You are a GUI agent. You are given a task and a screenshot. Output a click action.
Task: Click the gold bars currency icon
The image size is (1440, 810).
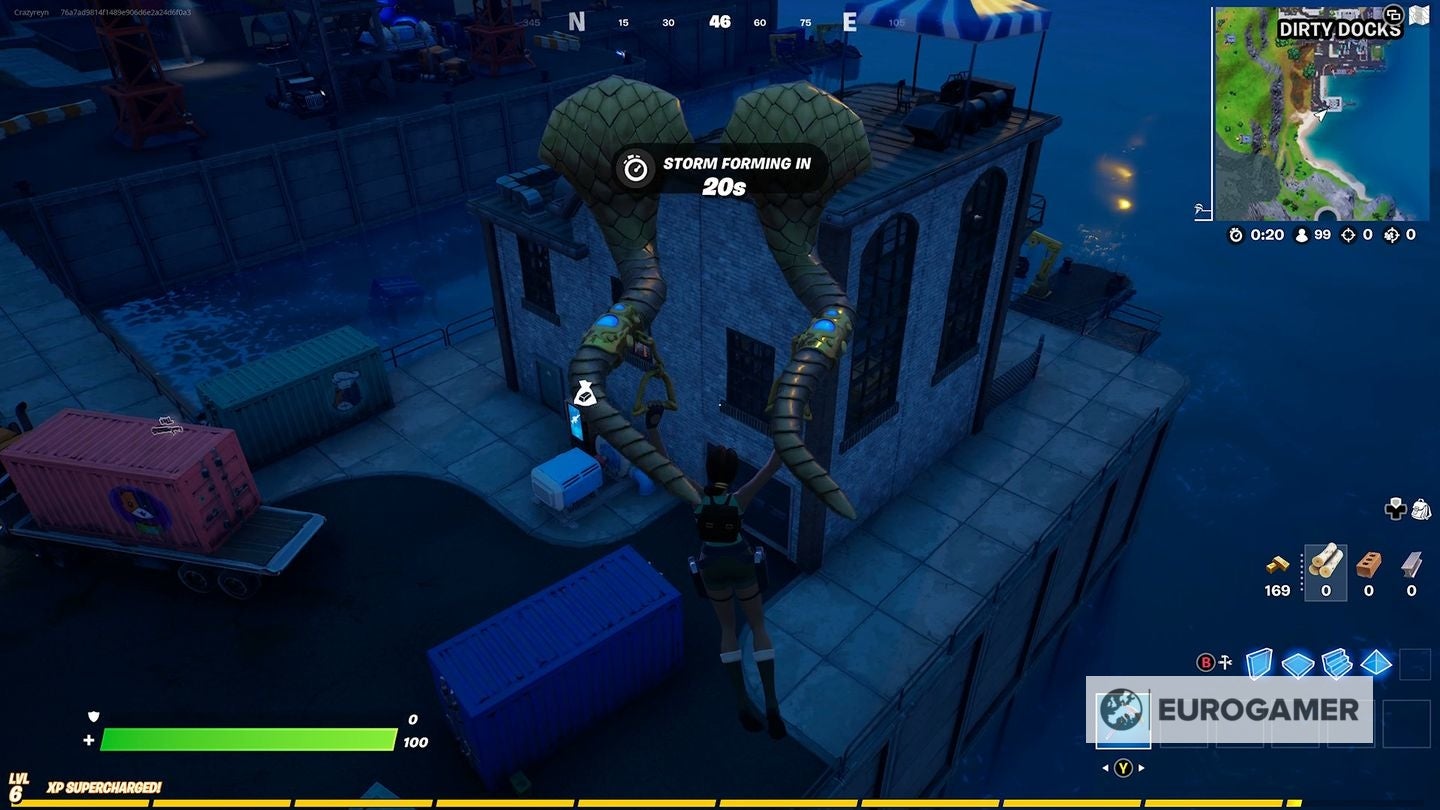(x=1278, y=566)
